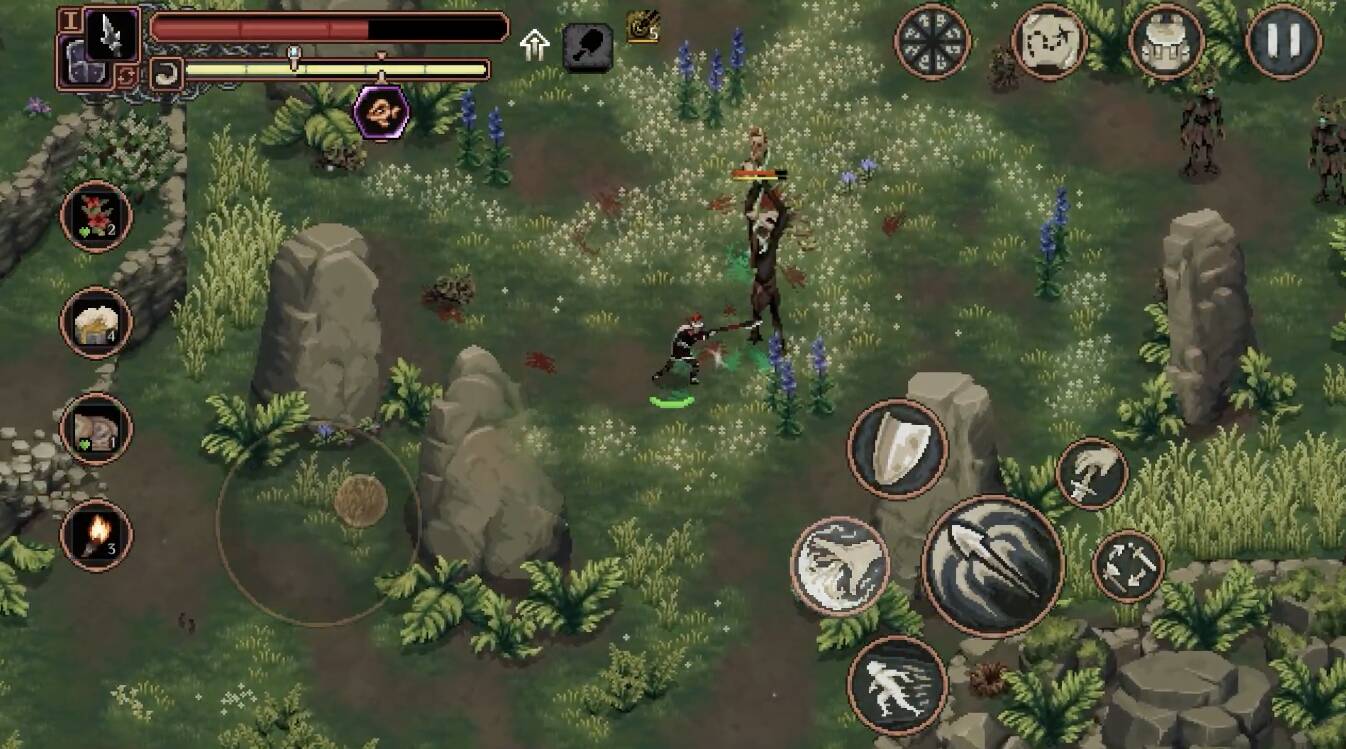Pause the game

[x=1284, y=42]
